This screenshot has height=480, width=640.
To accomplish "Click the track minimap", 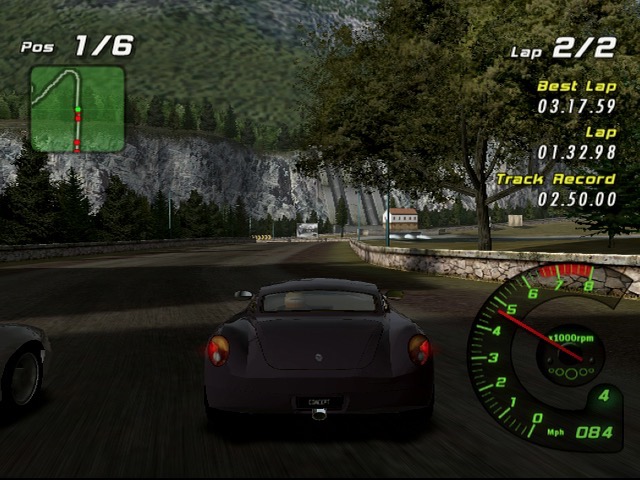I will coord(77,109).
